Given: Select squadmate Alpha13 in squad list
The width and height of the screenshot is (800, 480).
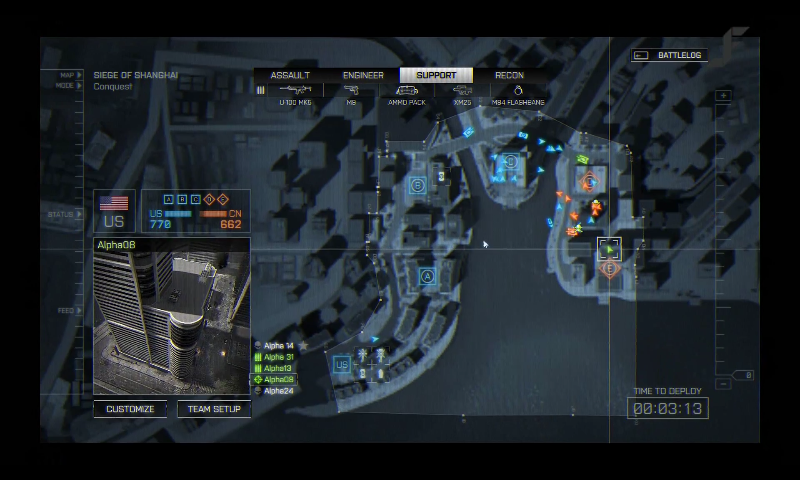Looking at the screenshot, I should (x=278, y=368).
